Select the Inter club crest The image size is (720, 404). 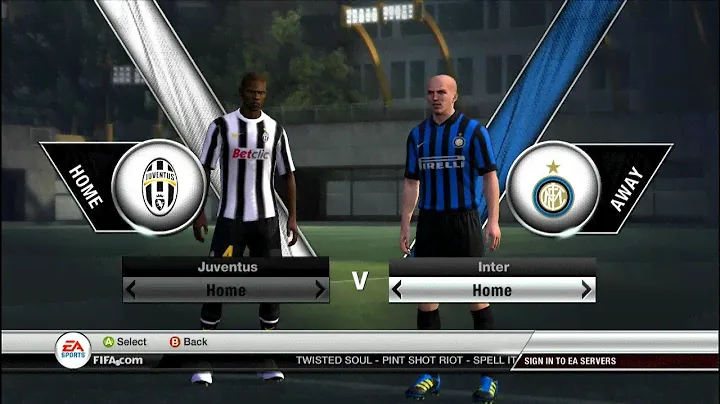[552, 188]
